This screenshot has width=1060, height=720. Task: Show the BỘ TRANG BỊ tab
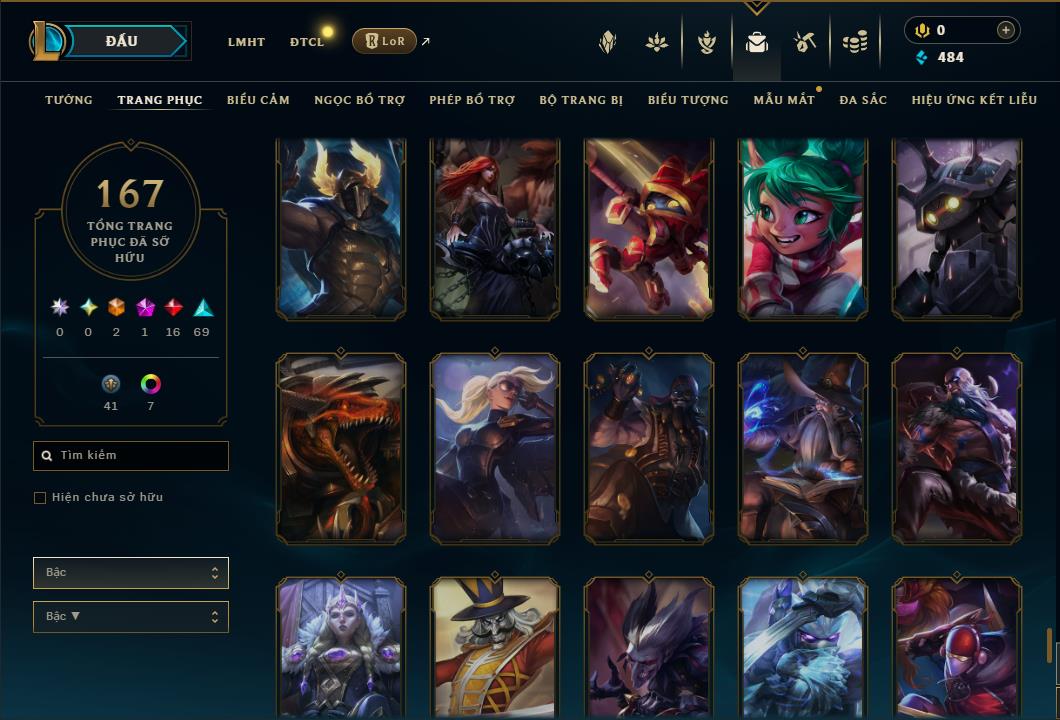point(581,100)
